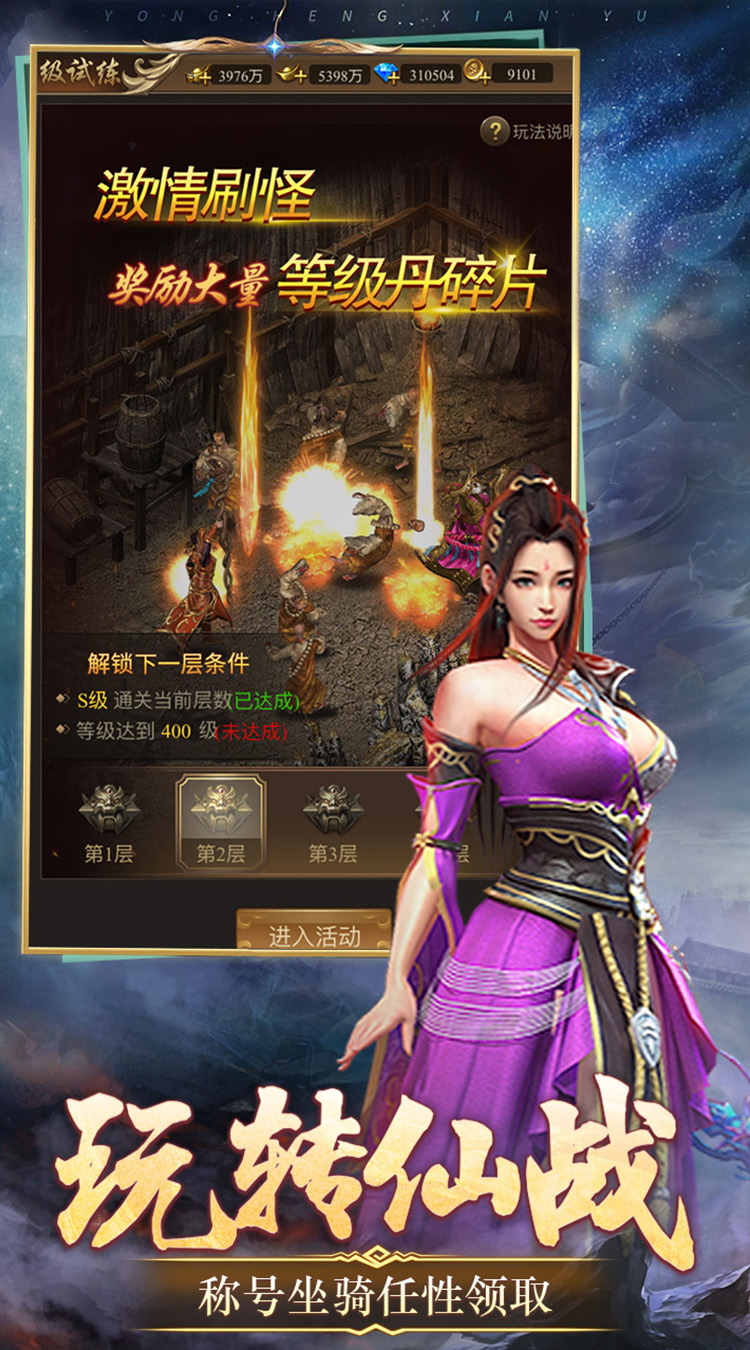Select the 第1层 floor
The height and width of the screenshot is (1350, 750).
pos(108,823)
